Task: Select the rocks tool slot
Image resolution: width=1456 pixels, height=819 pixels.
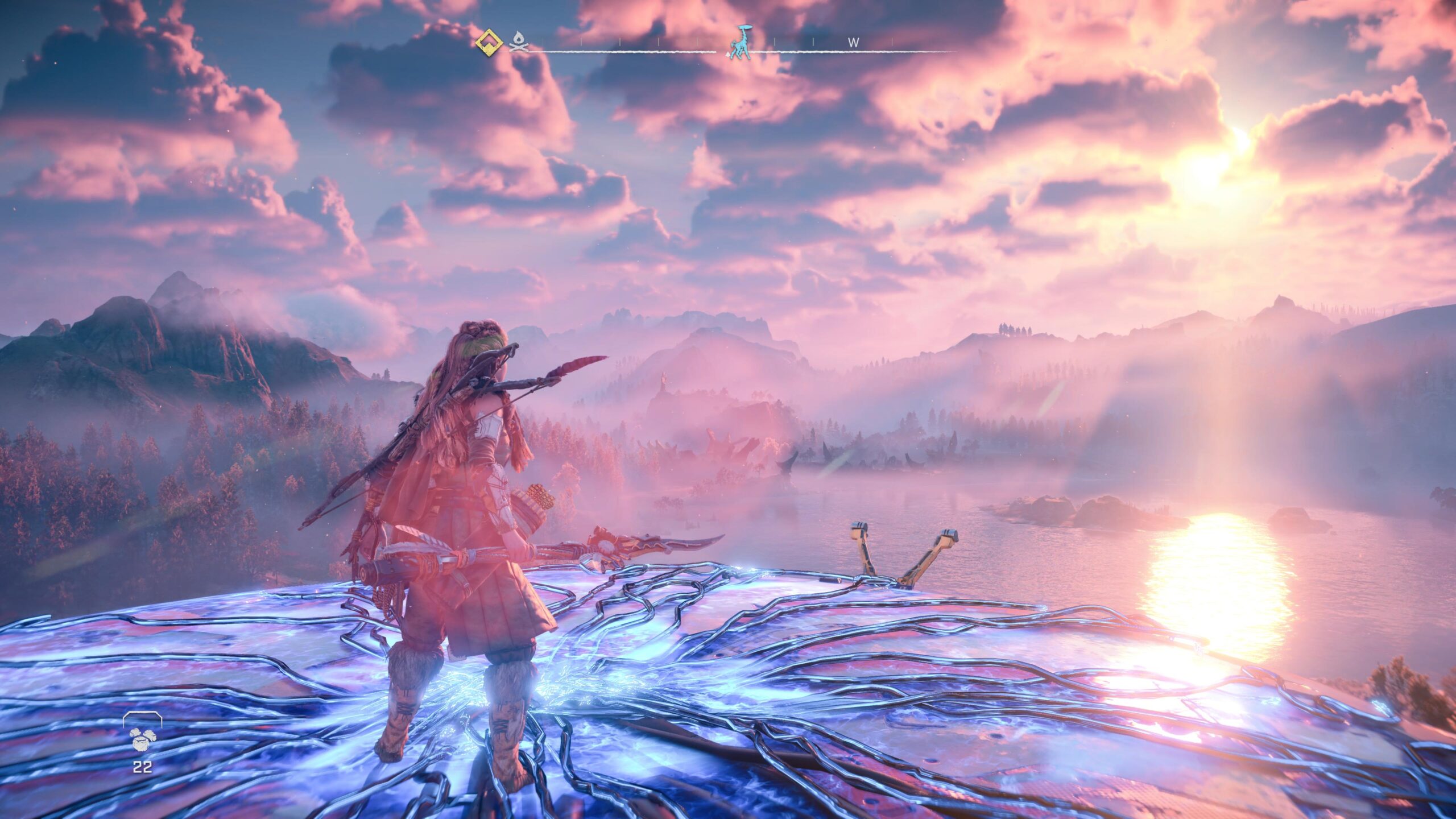Action: point(142,739)
